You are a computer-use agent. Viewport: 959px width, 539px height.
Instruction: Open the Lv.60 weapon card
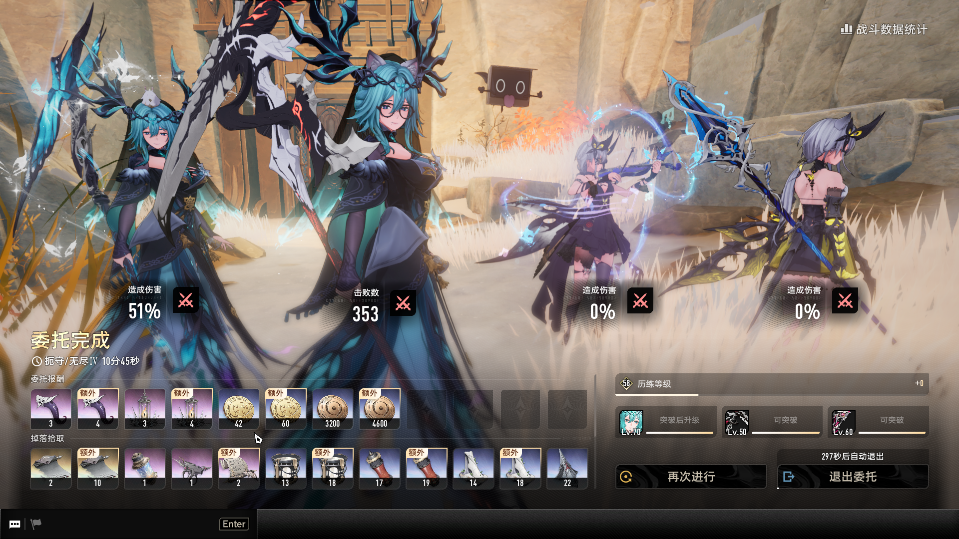[878, 422]
